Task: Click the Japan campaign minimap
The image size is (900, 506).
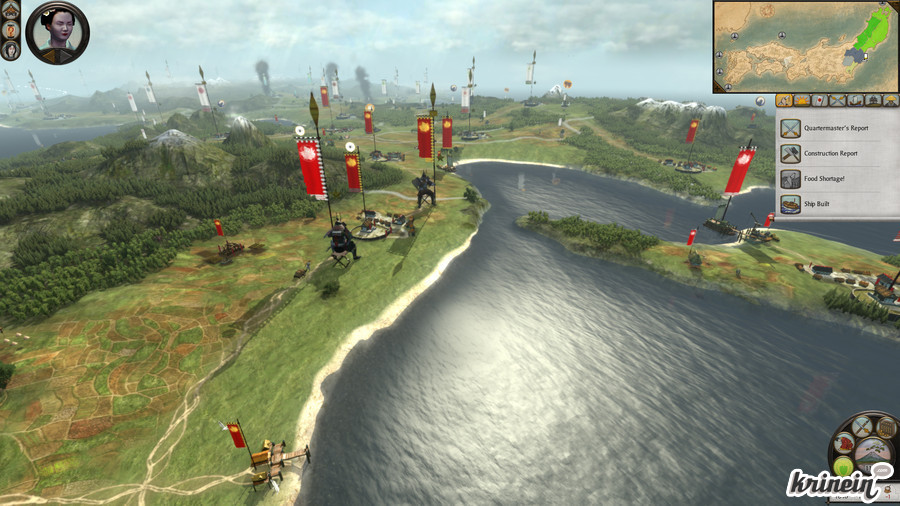Action: coord(804,46)
